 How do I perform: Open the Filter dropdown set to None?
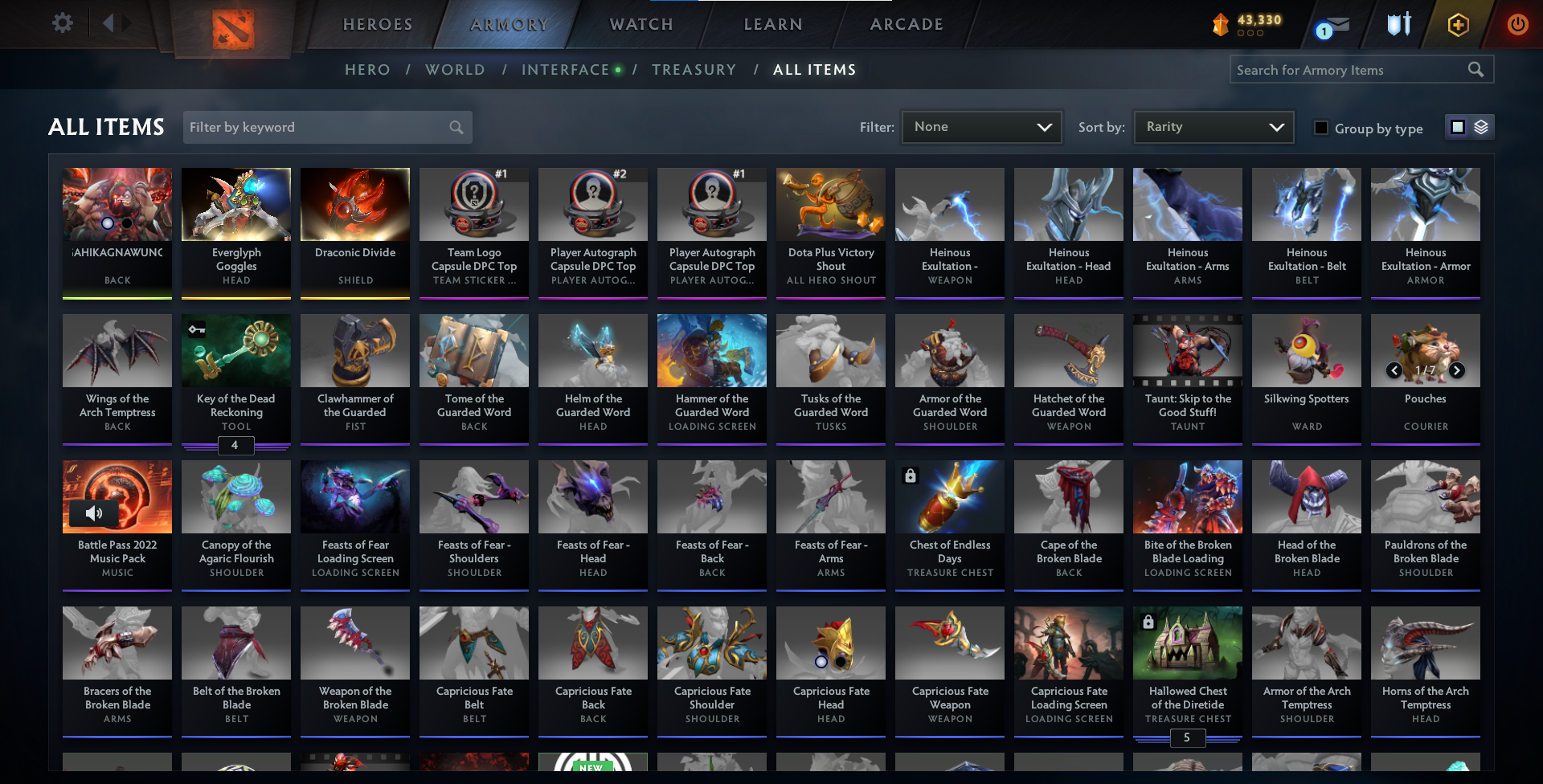980,126
